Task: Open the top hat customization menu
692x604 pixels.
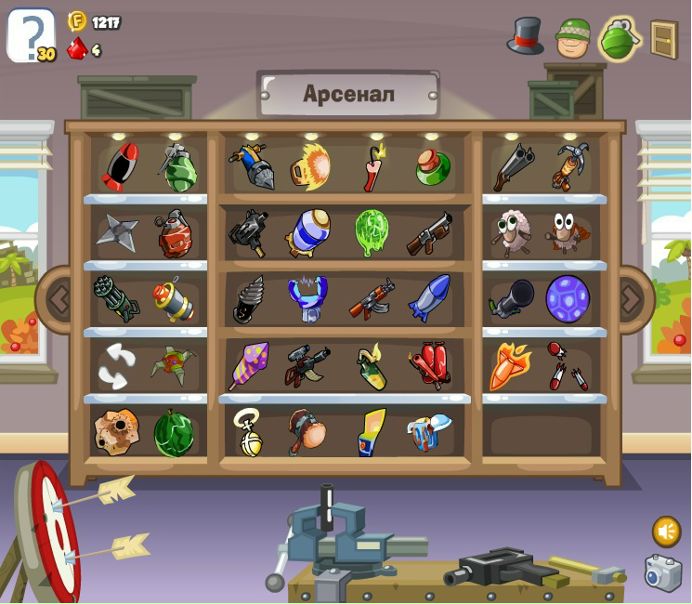Action: click(x=524, y=36)
